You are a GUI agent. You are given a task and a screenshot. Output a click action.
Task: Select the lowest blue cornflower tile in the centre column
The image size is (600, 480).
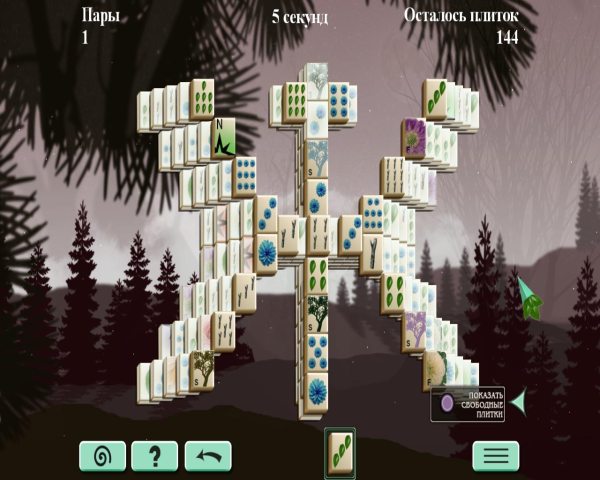(318, 391)
